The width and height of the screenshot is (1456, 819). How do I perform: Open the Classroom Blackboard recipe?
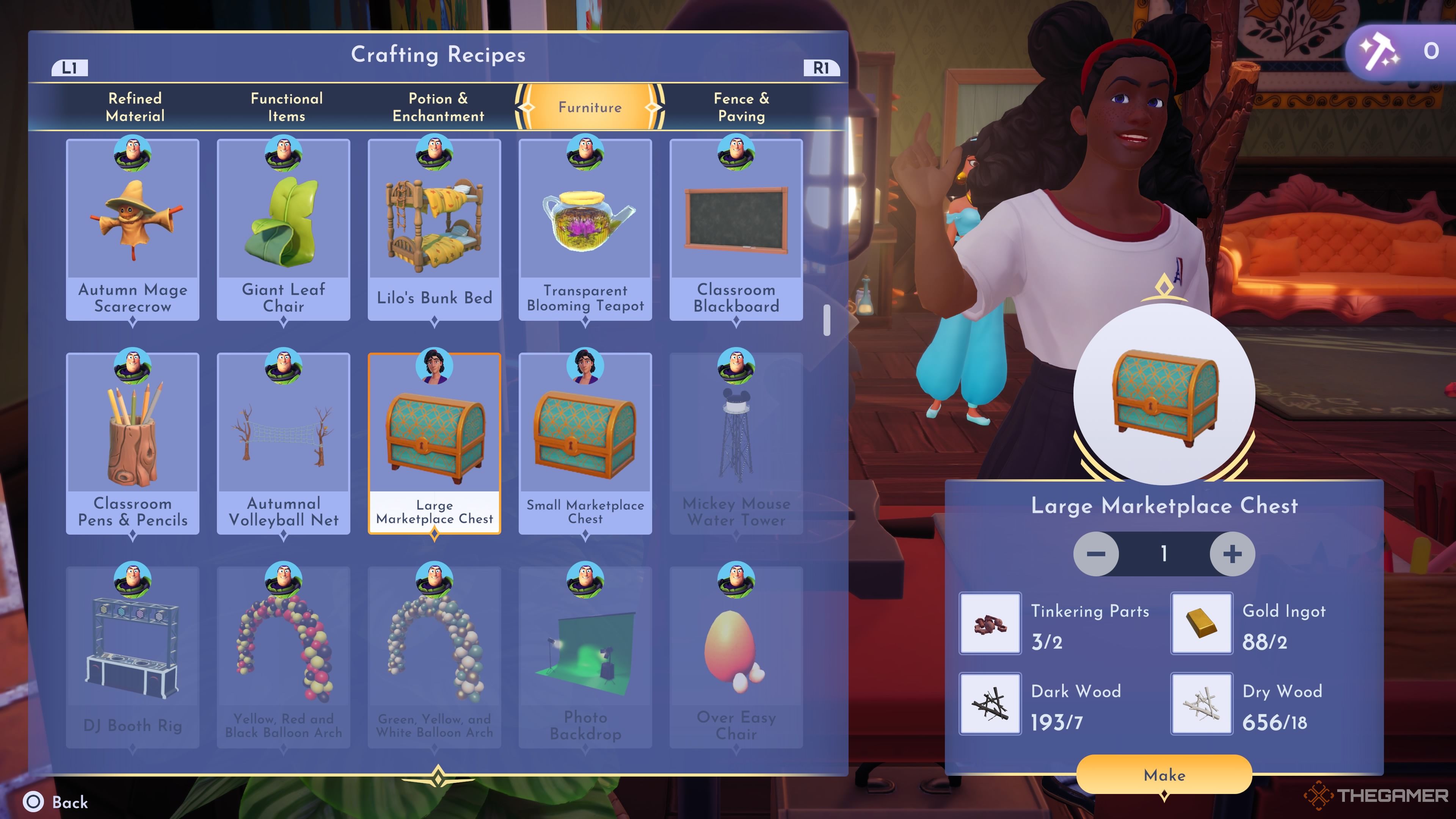coord(736,229)
